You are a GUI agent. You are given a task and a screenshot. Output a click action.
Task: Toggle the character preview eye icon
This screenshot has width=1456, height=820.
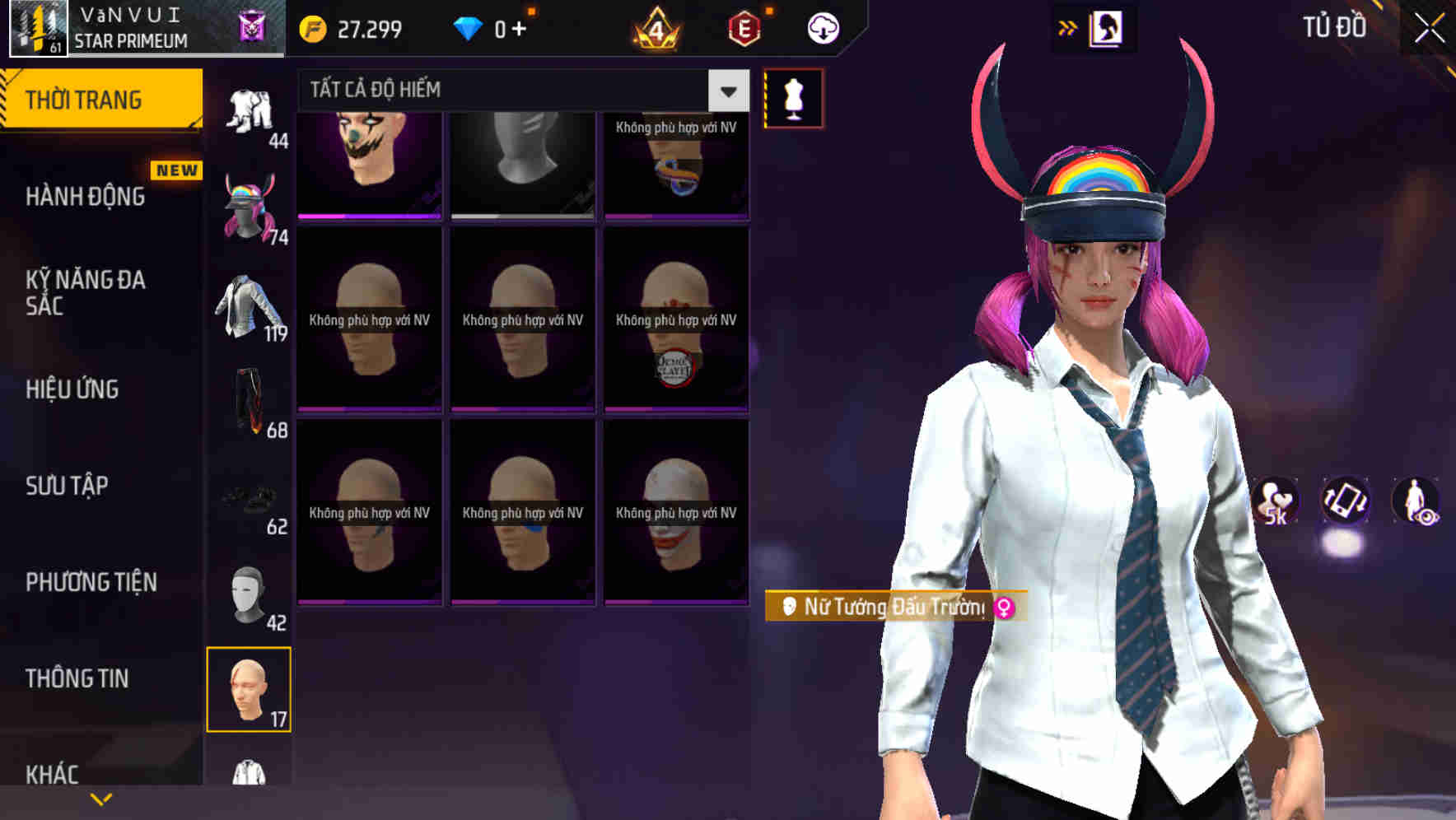(1416, 502)
